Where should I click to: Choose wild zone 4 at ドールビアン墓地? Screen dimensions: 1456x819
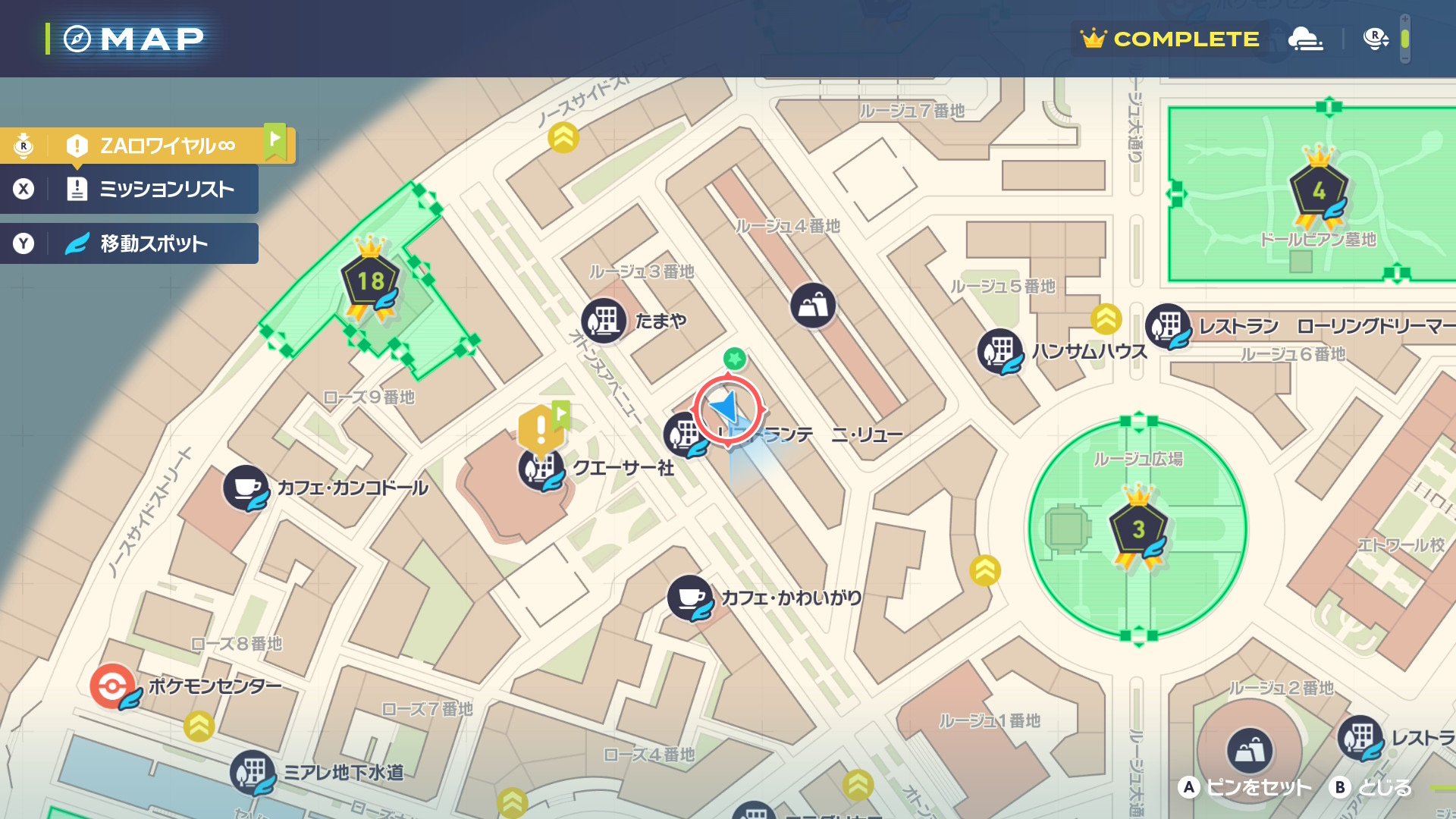pos(1319,190)
